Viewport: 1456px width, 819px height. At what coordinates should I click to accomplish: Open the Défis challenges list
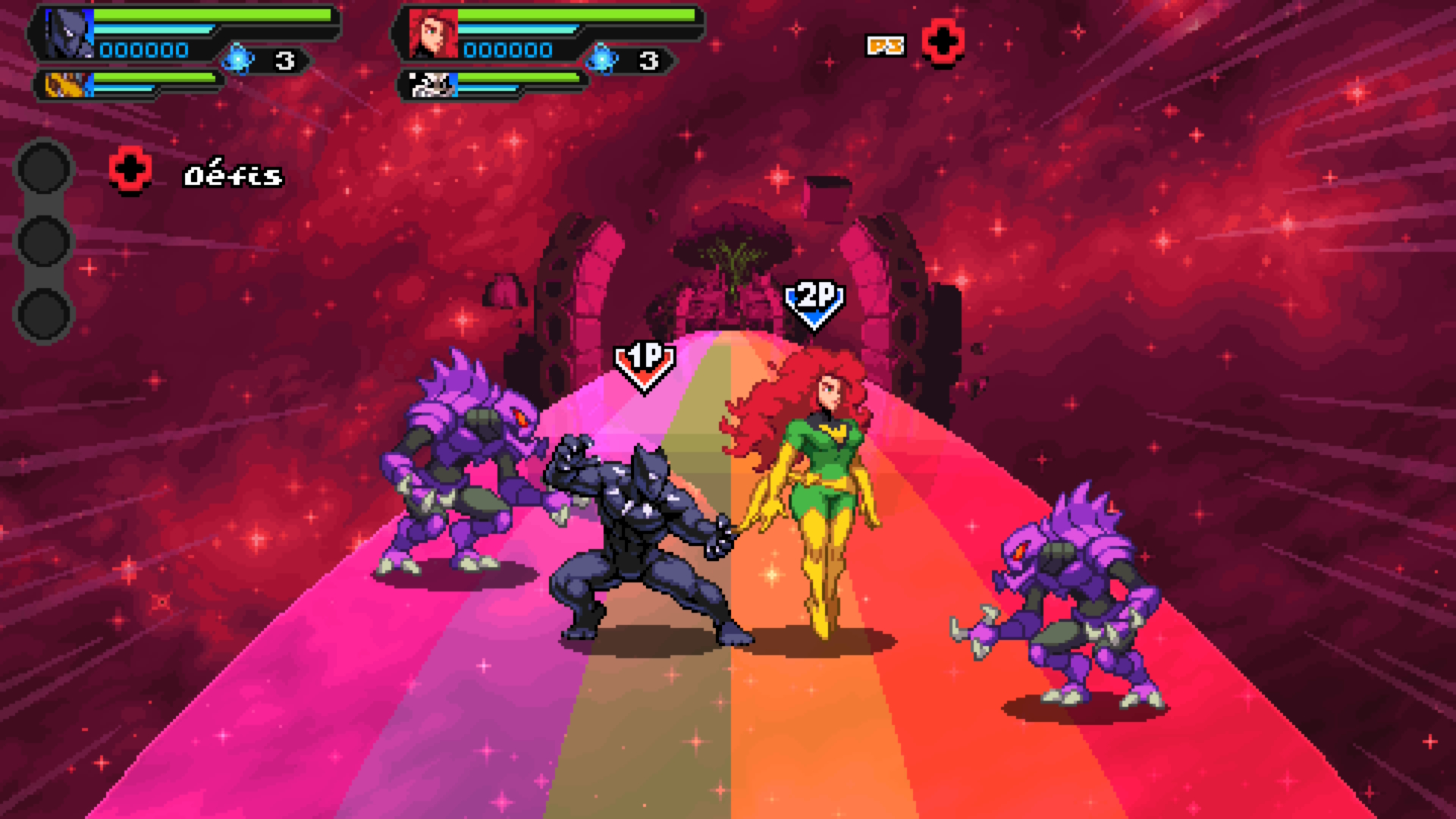coord(233,176)
